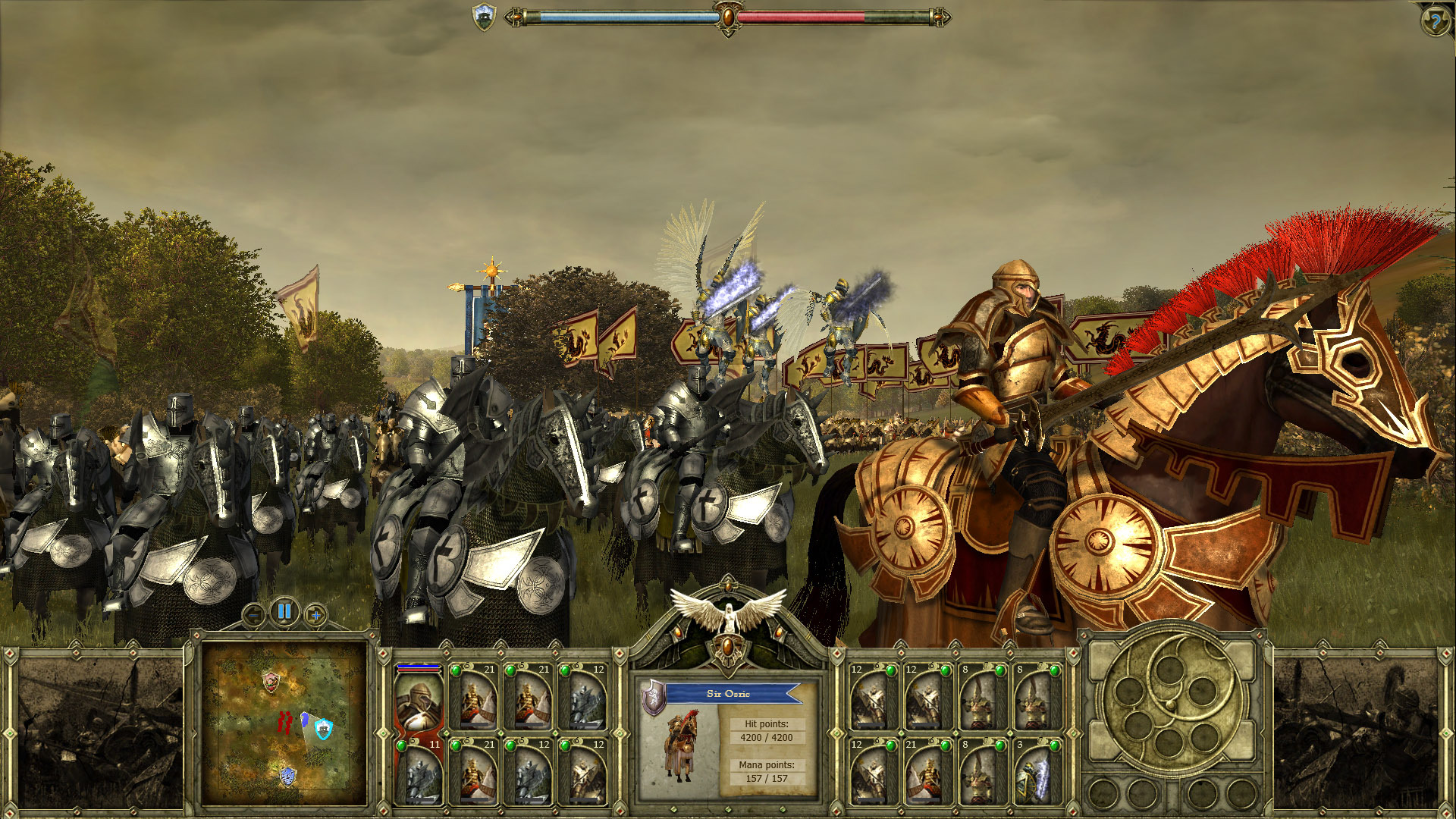1456x819 pixels.
Task: Toggle the green gem on the 11-strength unit card
Action: pos(402,745)
